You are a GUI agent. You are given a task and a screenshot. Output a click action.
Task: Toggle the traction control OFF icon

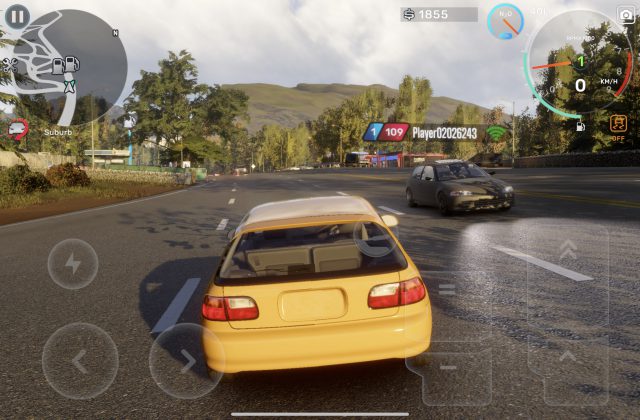pyautogui.click(x=618, y=127)
